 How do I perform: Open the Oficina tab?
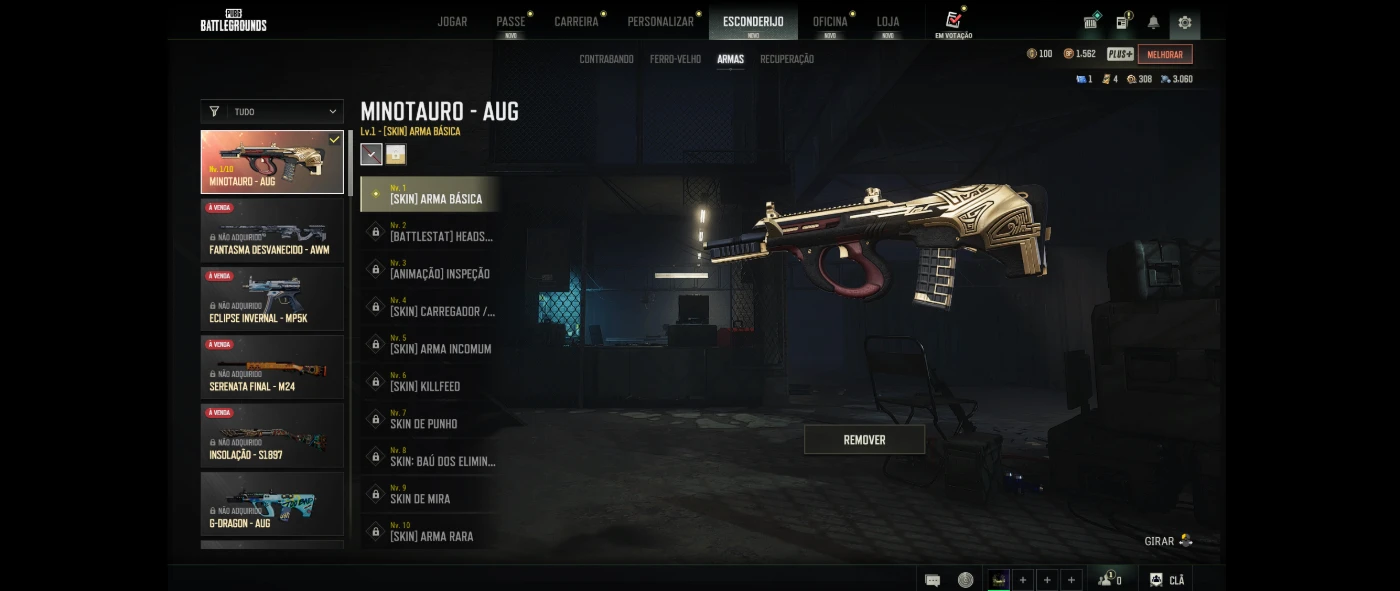click(x=830, y=22)
